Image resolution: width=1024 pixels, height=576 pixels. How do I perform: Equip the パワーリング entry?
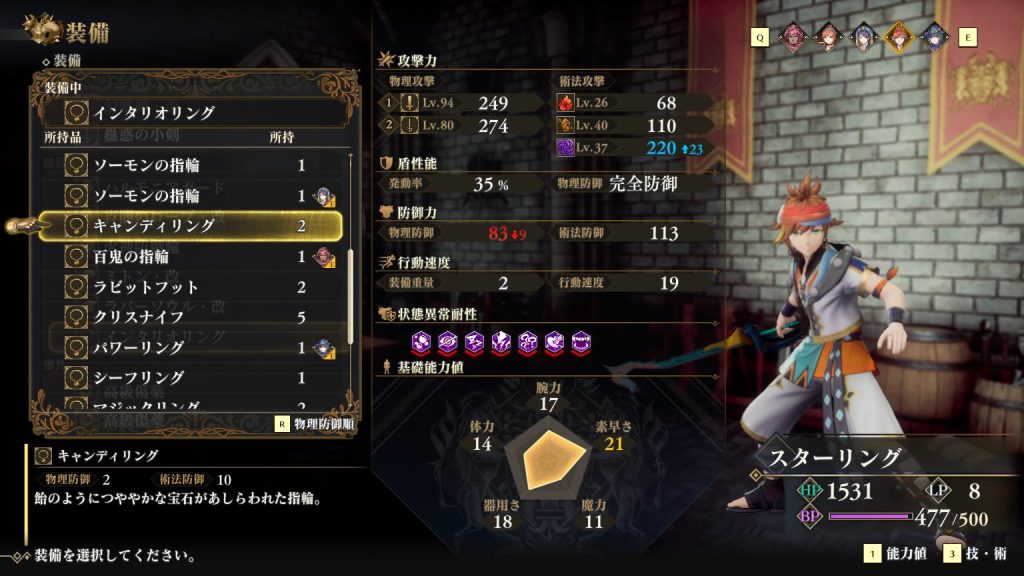190,347
